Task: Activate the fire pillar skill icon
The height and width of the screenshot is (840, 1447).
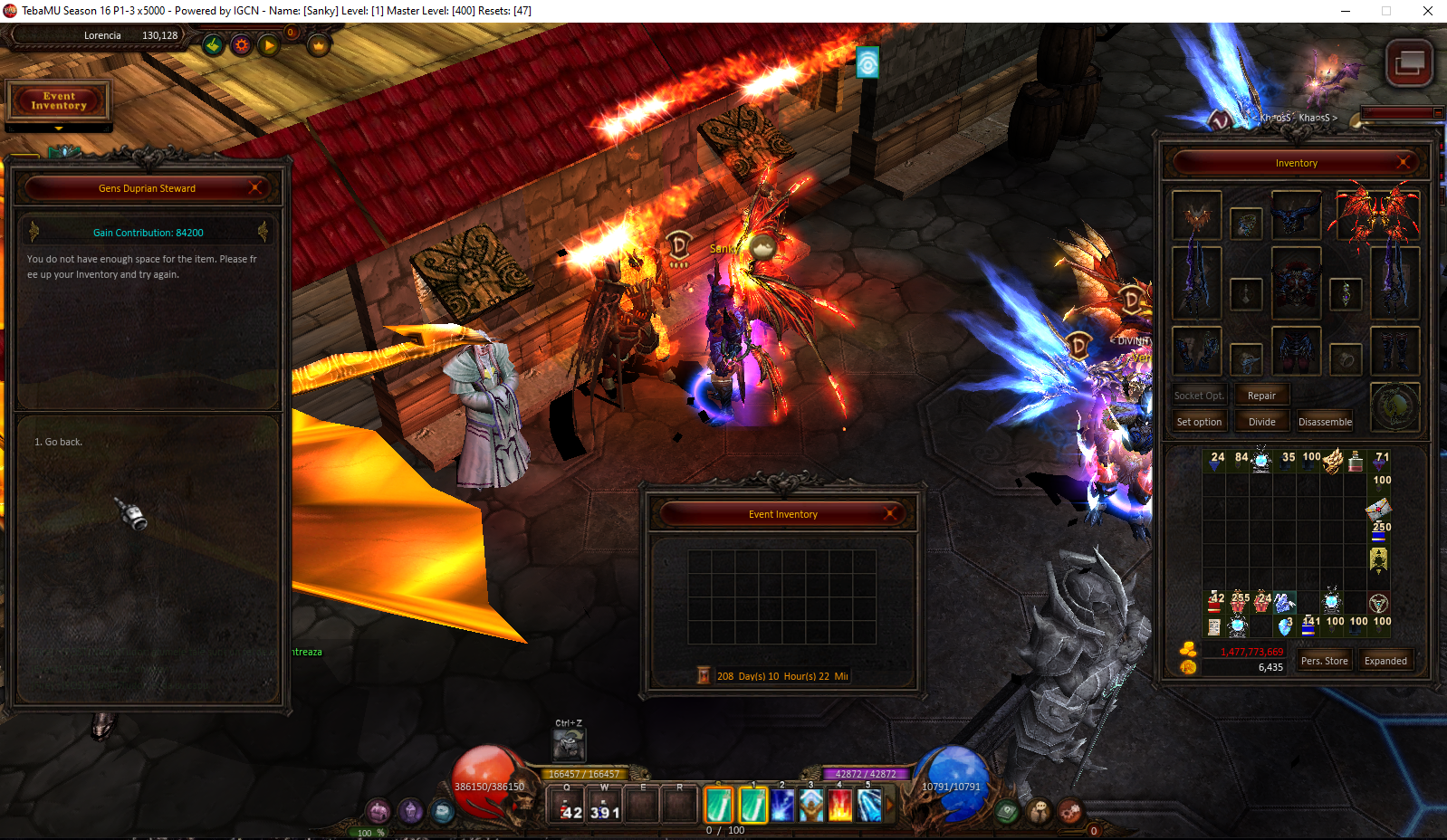Action: pyautogui.click(x=840, y=805)
